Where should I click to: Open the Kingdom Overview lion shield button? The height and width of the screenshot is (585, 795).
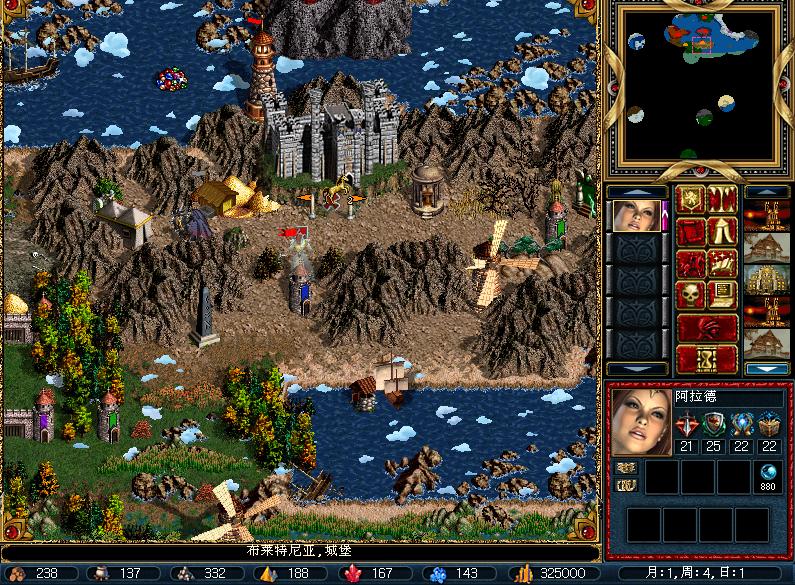(x=690, y=200)
